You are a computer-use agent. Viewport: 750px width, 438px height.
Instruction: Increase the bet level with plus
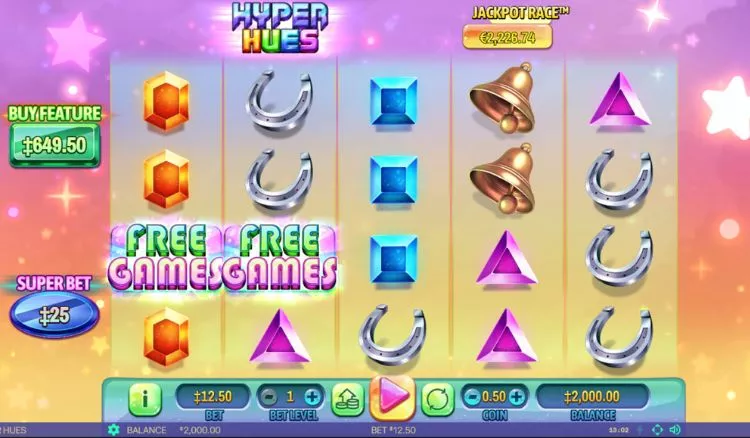(x=313, y=396)
